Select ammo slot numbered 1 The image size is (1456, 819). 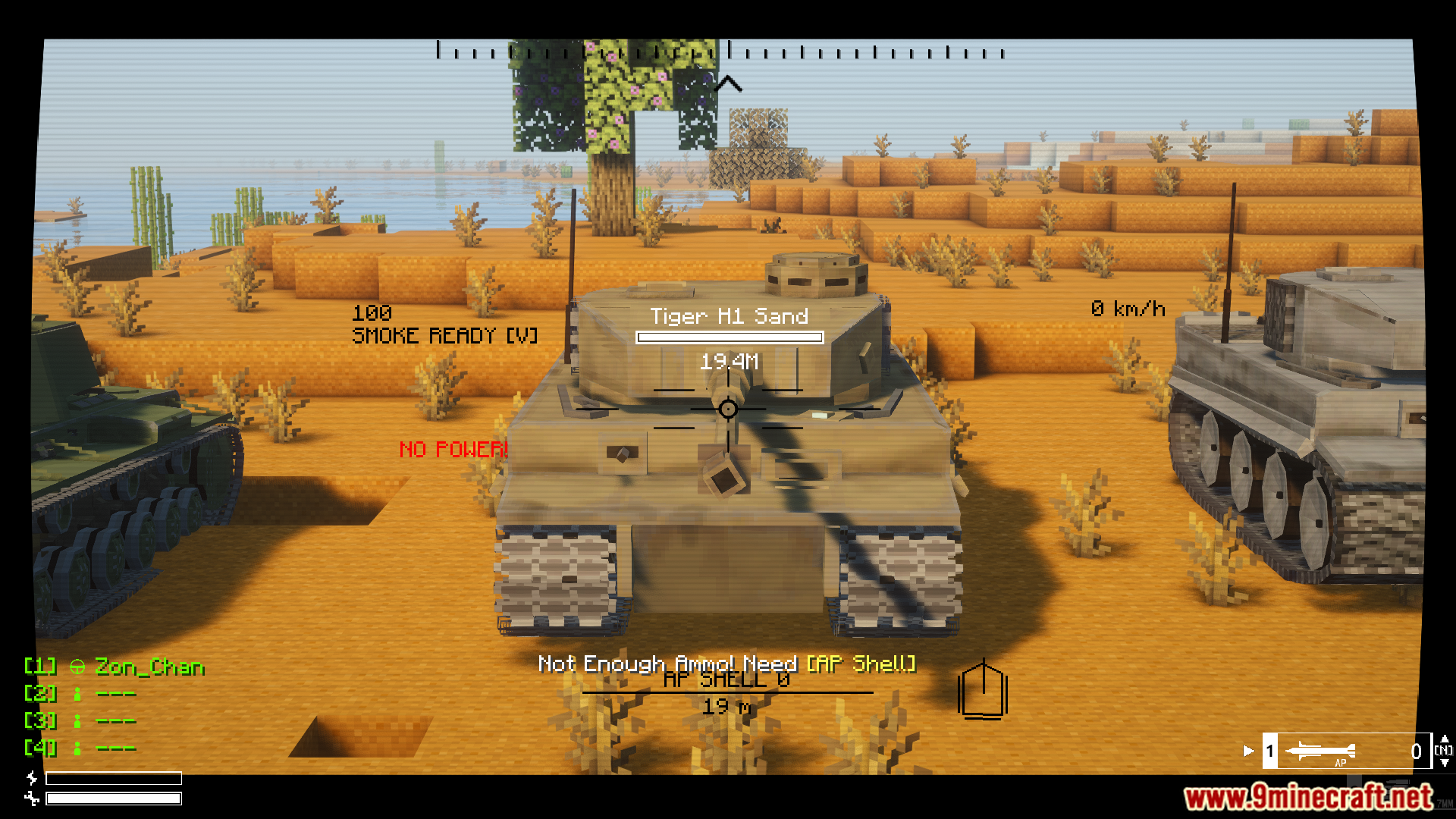tap(1269, 752)
